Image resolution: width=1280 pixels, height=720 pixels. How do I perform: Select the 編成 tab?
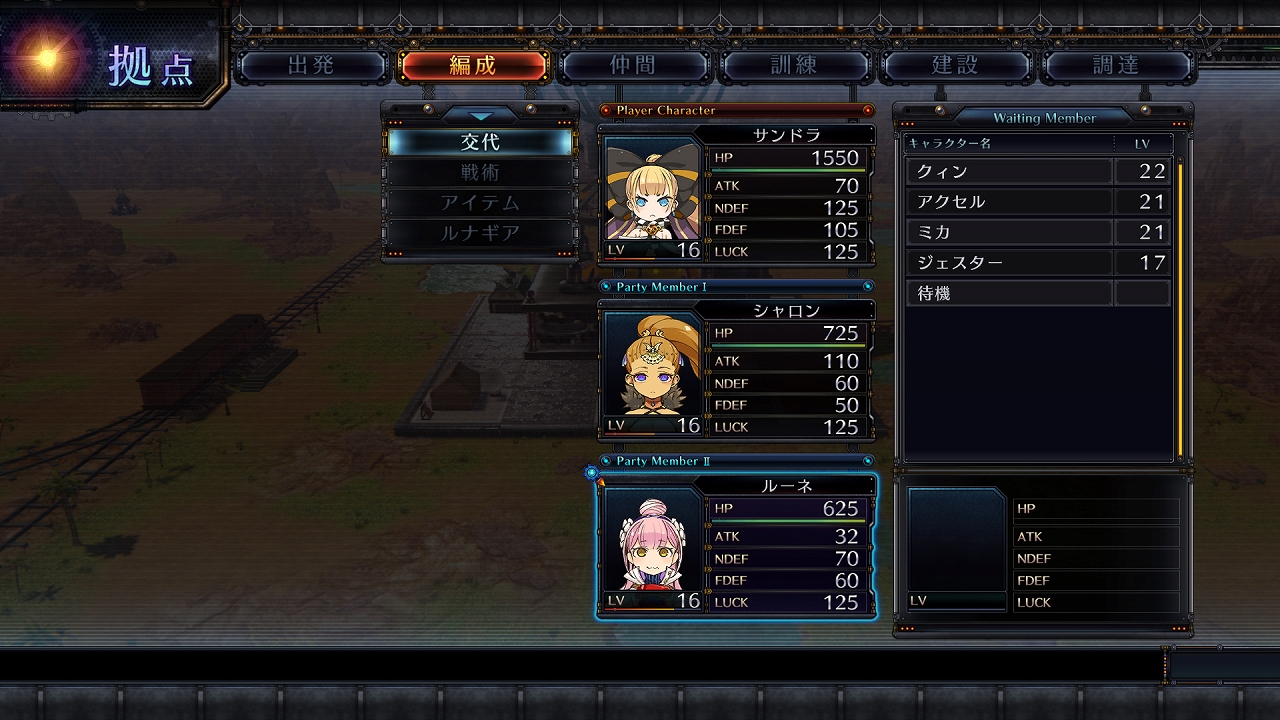pyautogui.click(x=472, y=66)
